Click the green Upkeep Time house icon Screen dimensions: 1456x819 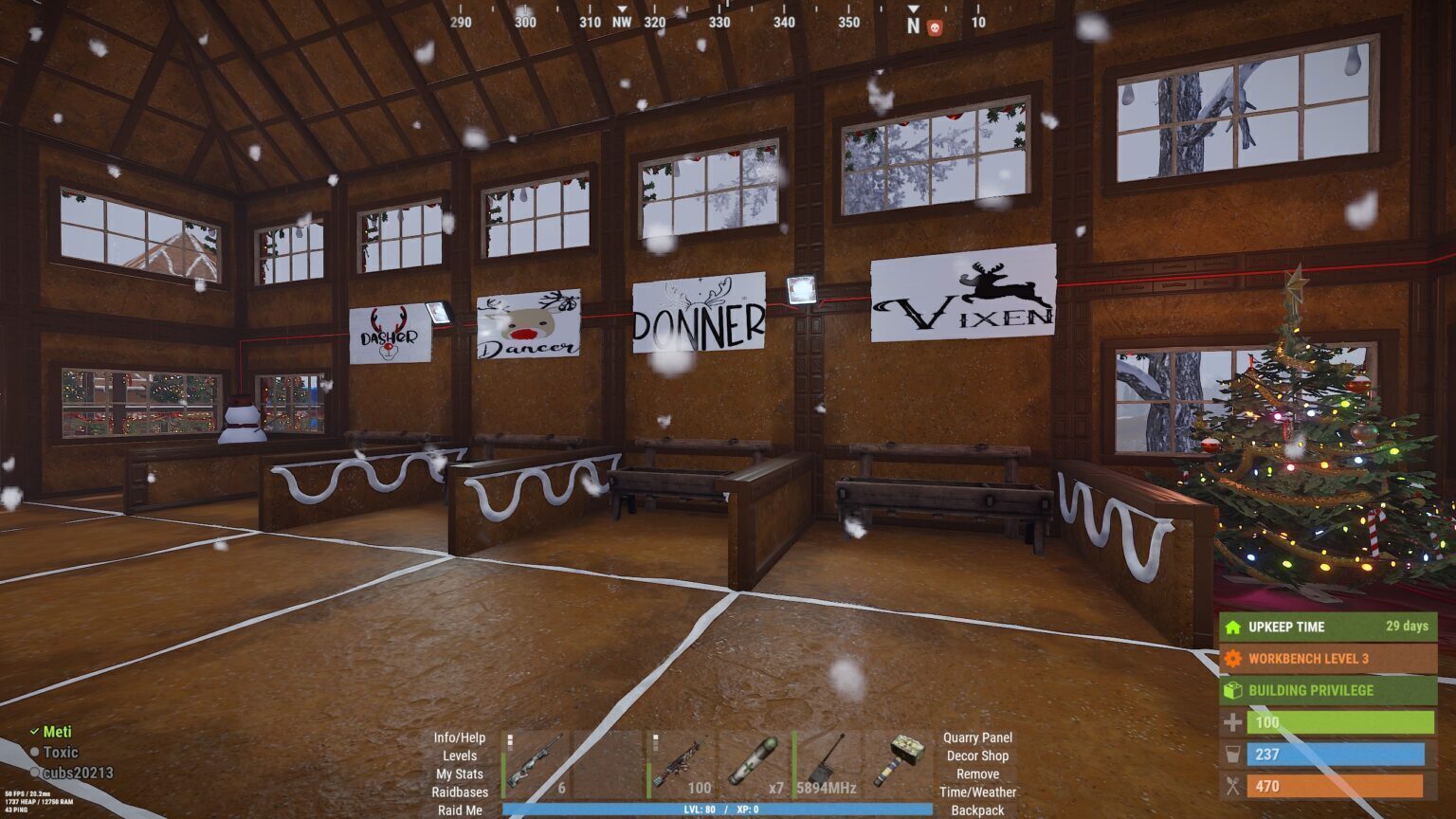click(x=1232, y=627)
